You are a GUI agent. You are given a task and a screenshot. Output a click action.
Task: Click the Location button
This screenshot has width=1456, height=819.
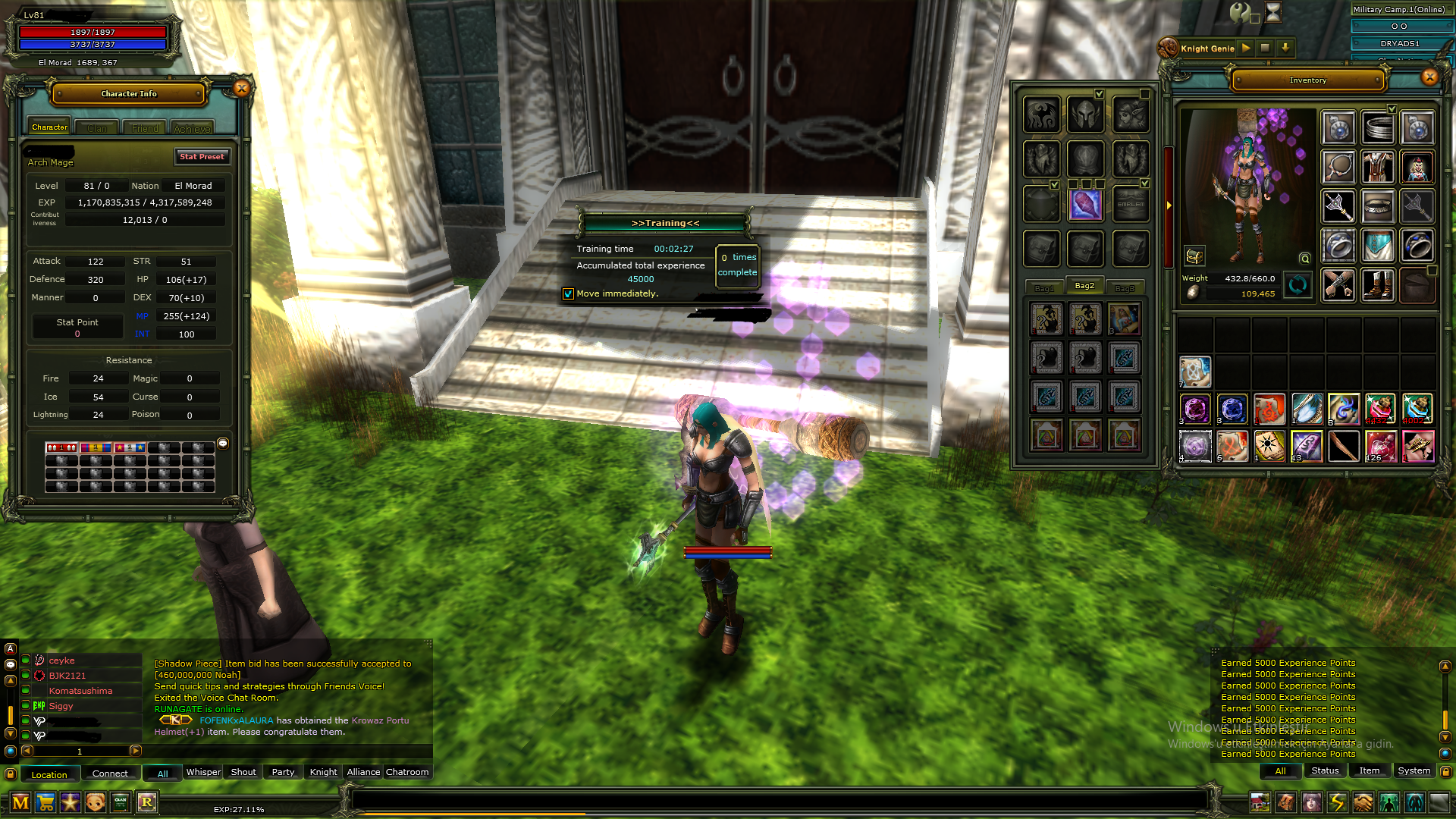49,774
